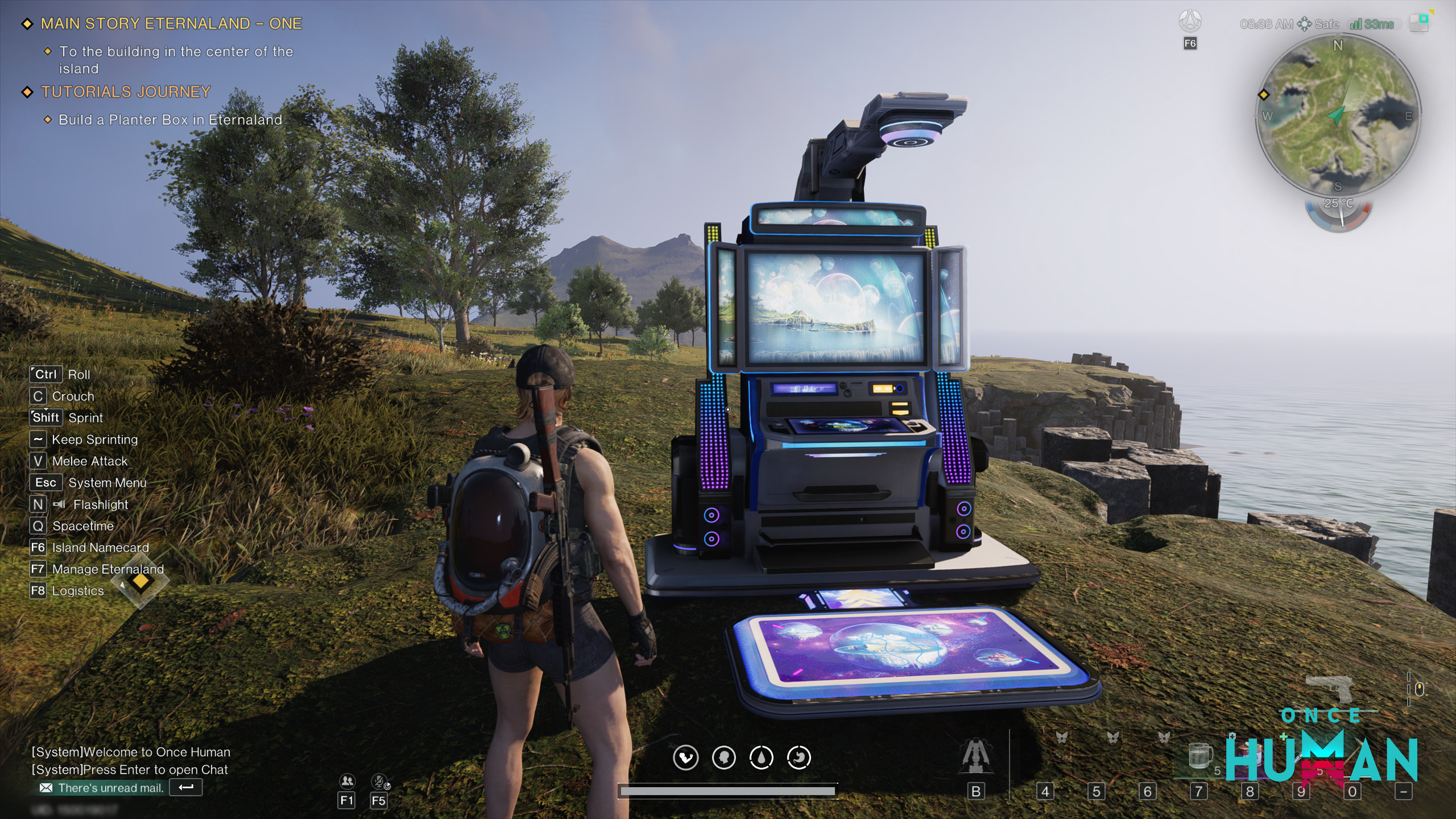Open the build mode robot icon
Image resolution: width=1456 pixels, height=819 pixels.
coord(975,756)
